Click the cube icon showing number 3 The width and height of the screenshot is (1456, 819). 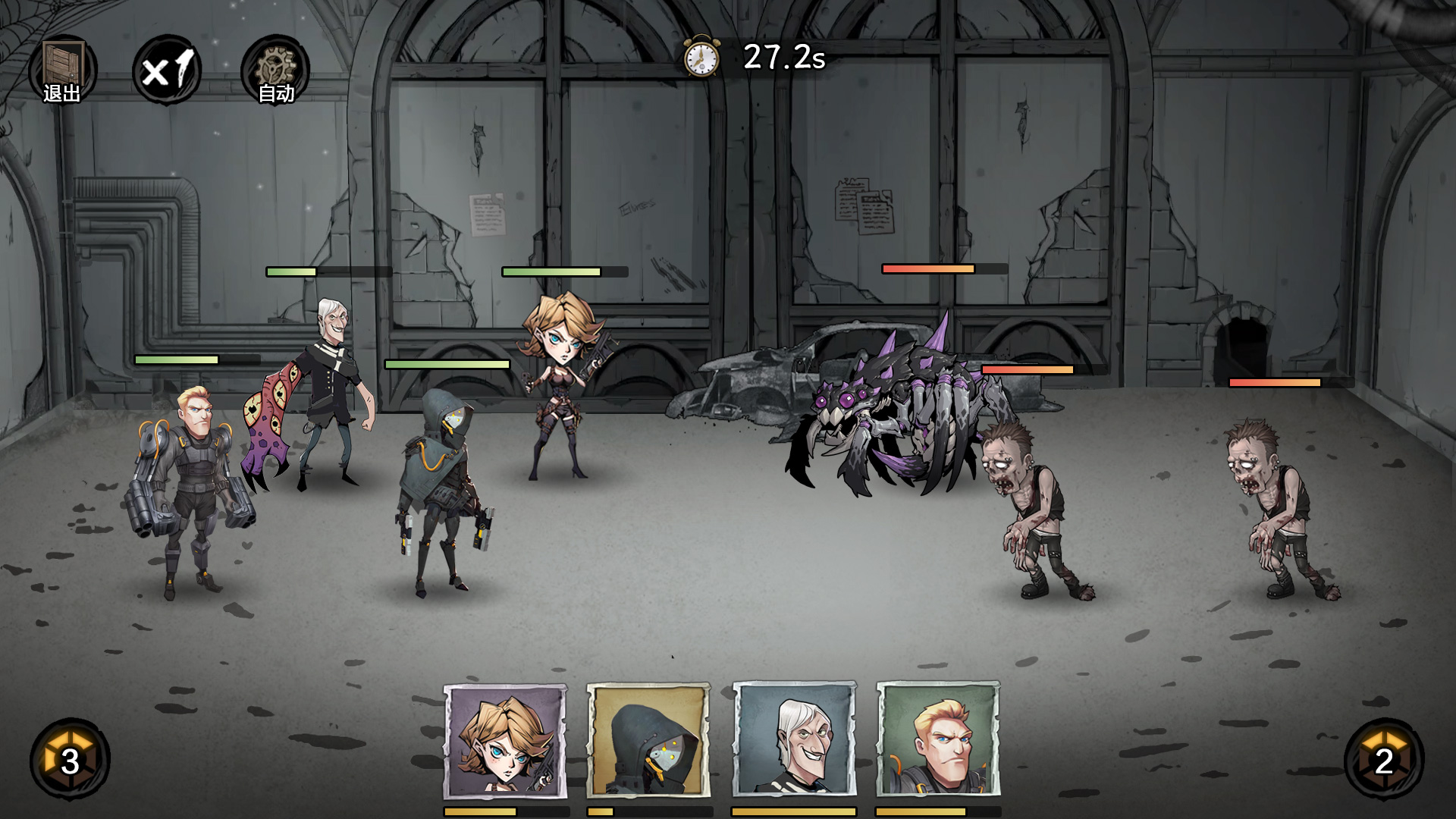(x=70, y=759)
